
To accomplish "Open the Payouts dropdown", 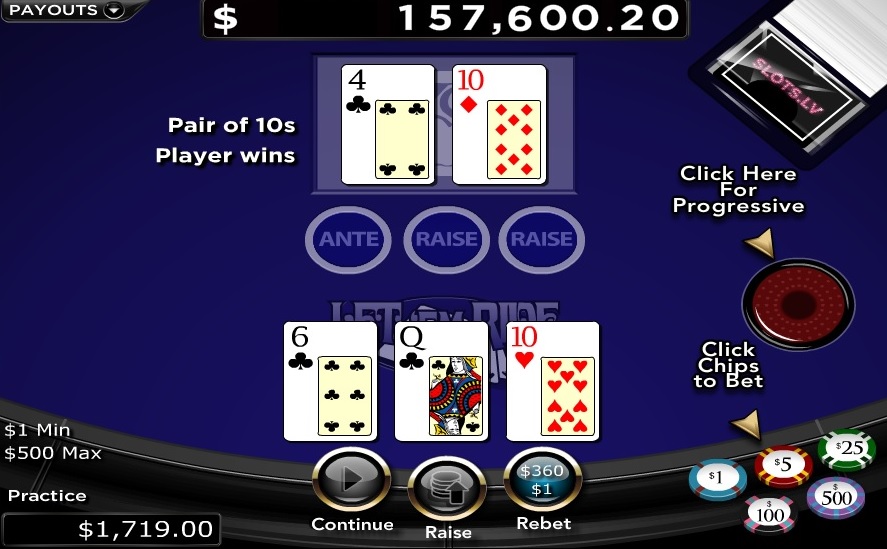I will coord(66,11).
